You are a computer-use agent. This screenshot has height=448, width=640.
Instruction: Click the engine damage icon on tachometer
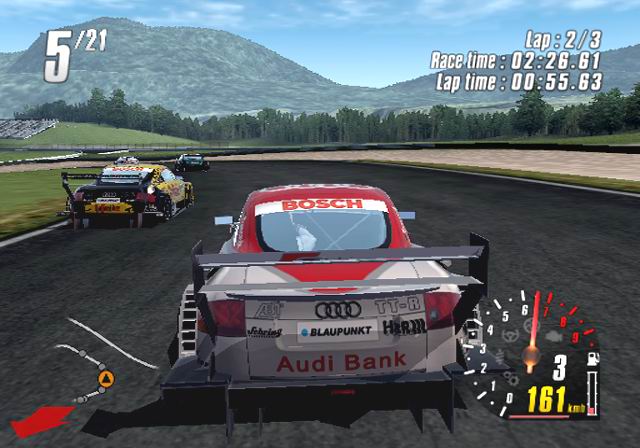click(554, 336)
